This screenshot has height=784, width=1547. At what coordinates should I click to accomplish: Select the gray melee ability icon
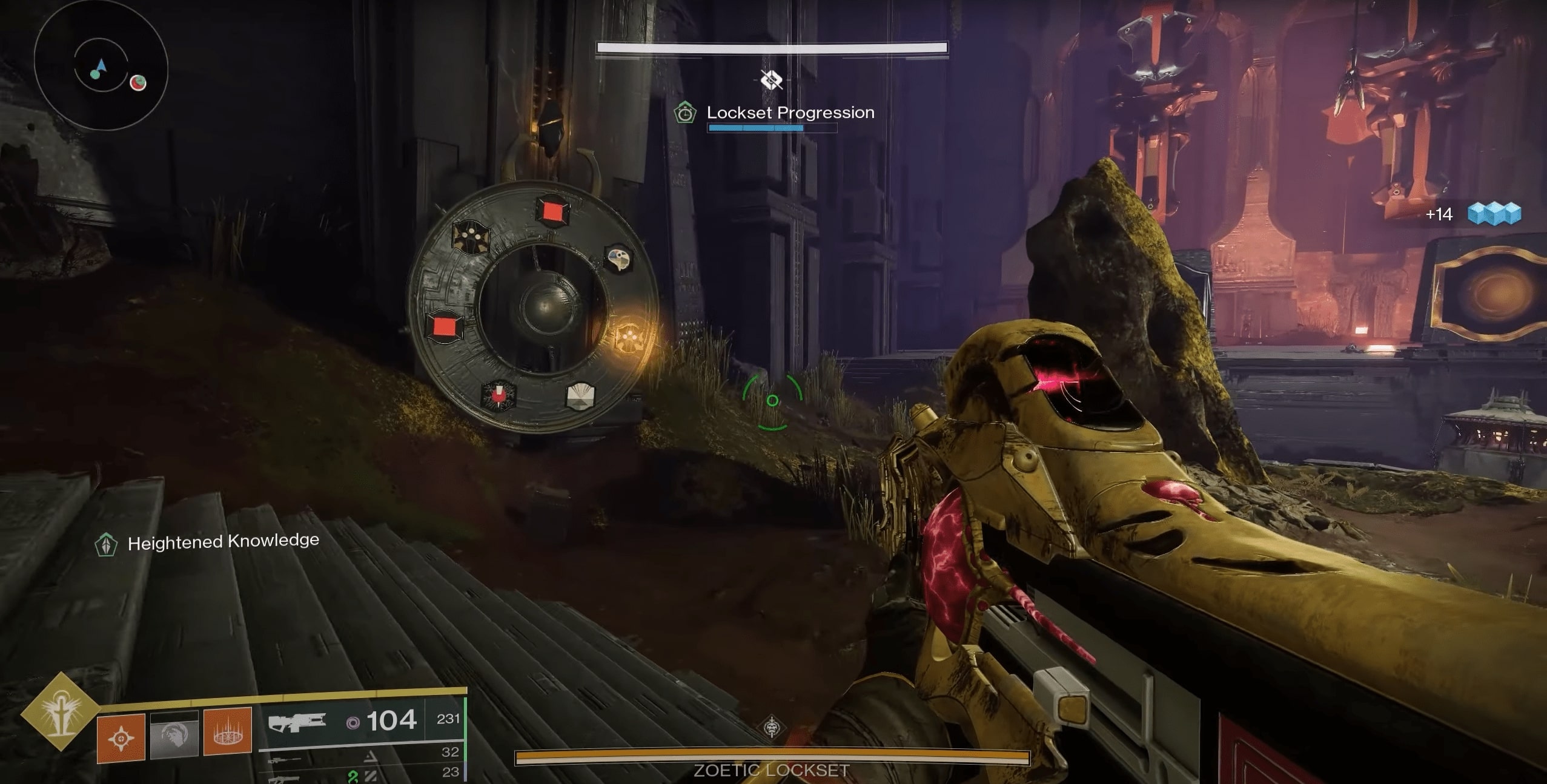coord(174,735)
